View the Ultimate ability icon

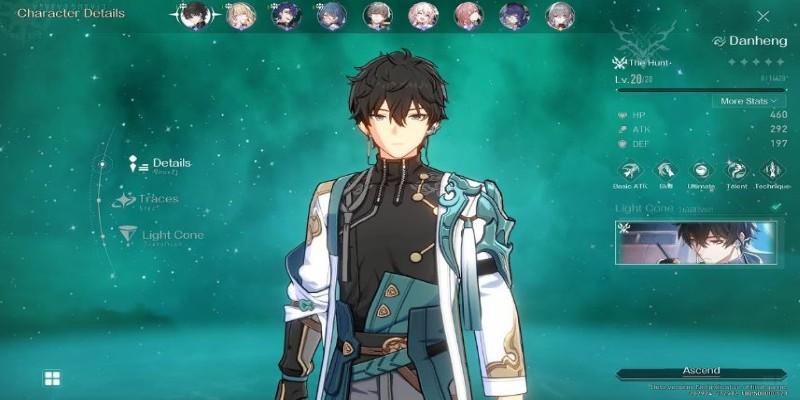click(x=701, y=170)
